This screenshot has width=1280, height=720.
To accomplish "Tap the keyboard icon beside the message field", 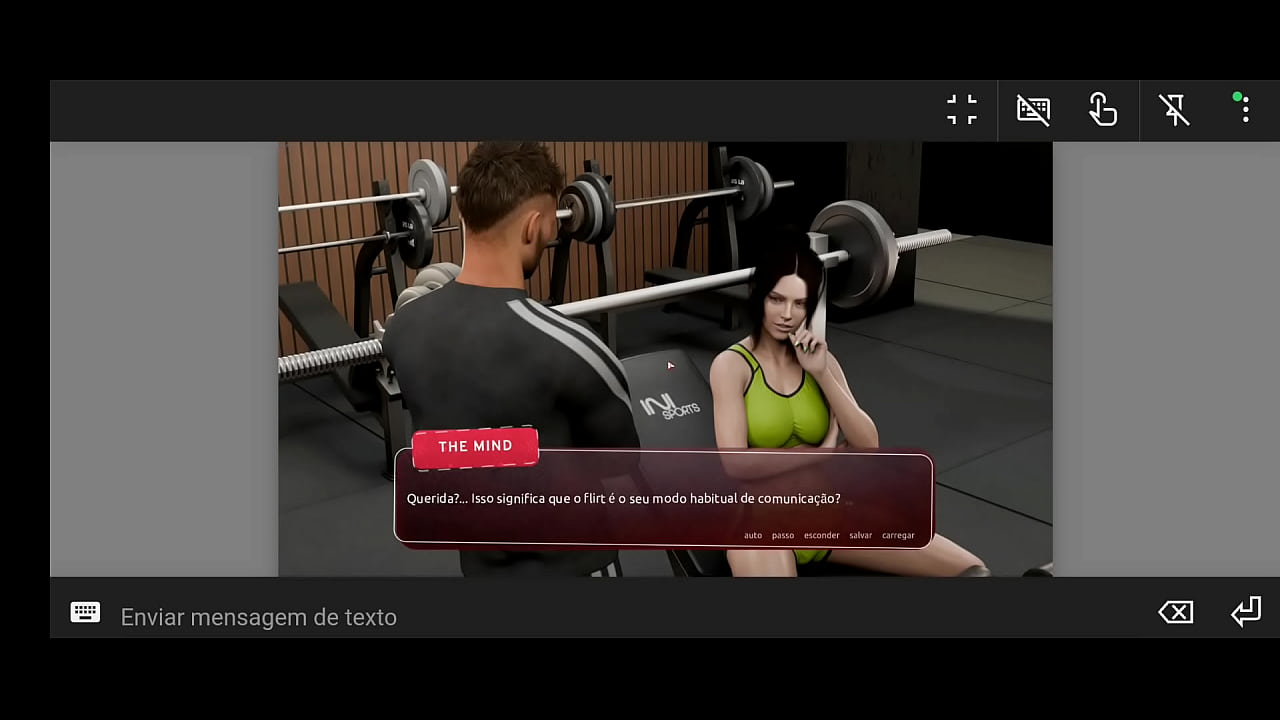I will 85,612.
